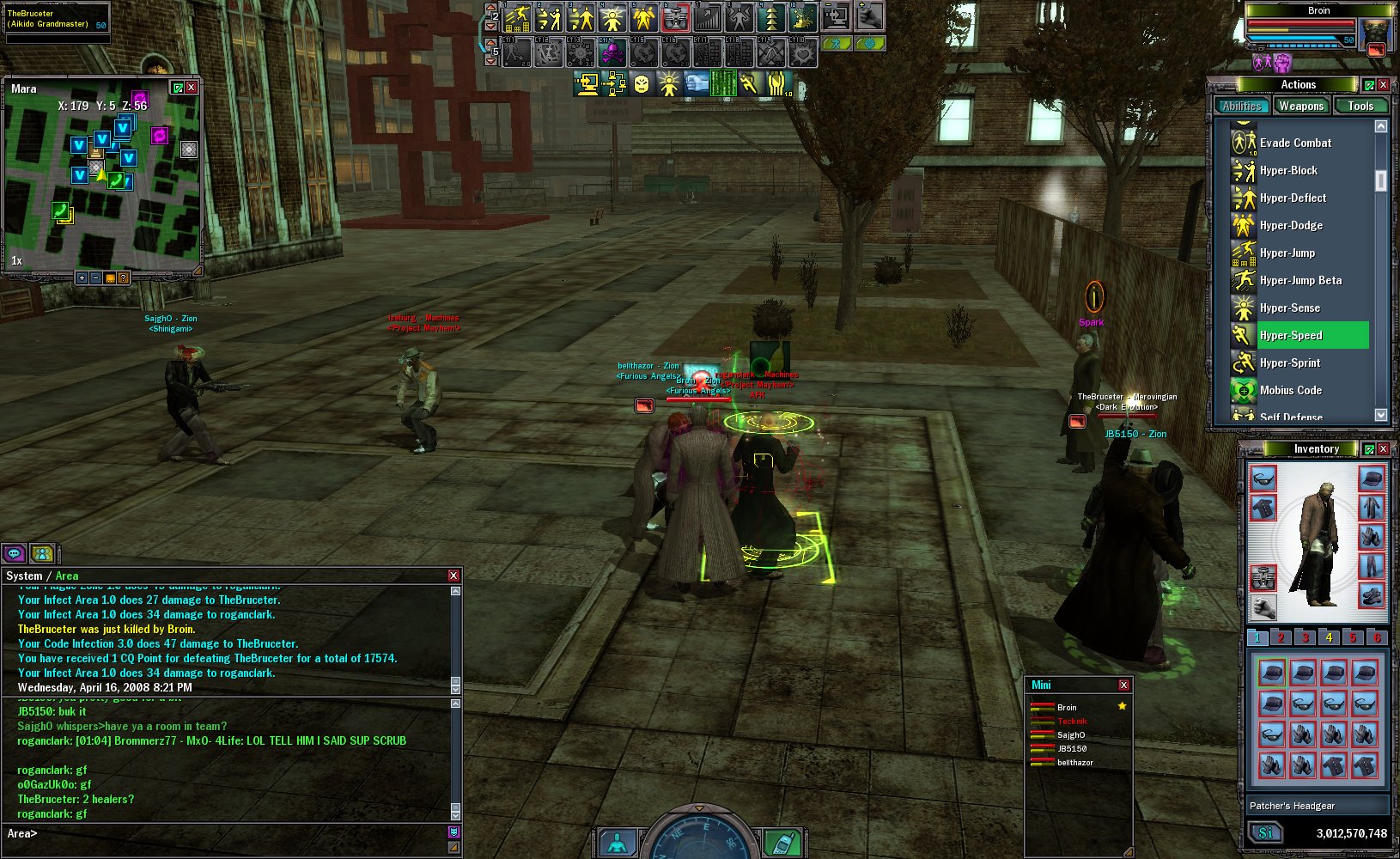The width and height of the screenshot is (1400, 859).
Task: Use the Mobius Code ability
Action: click(1290, 390)
